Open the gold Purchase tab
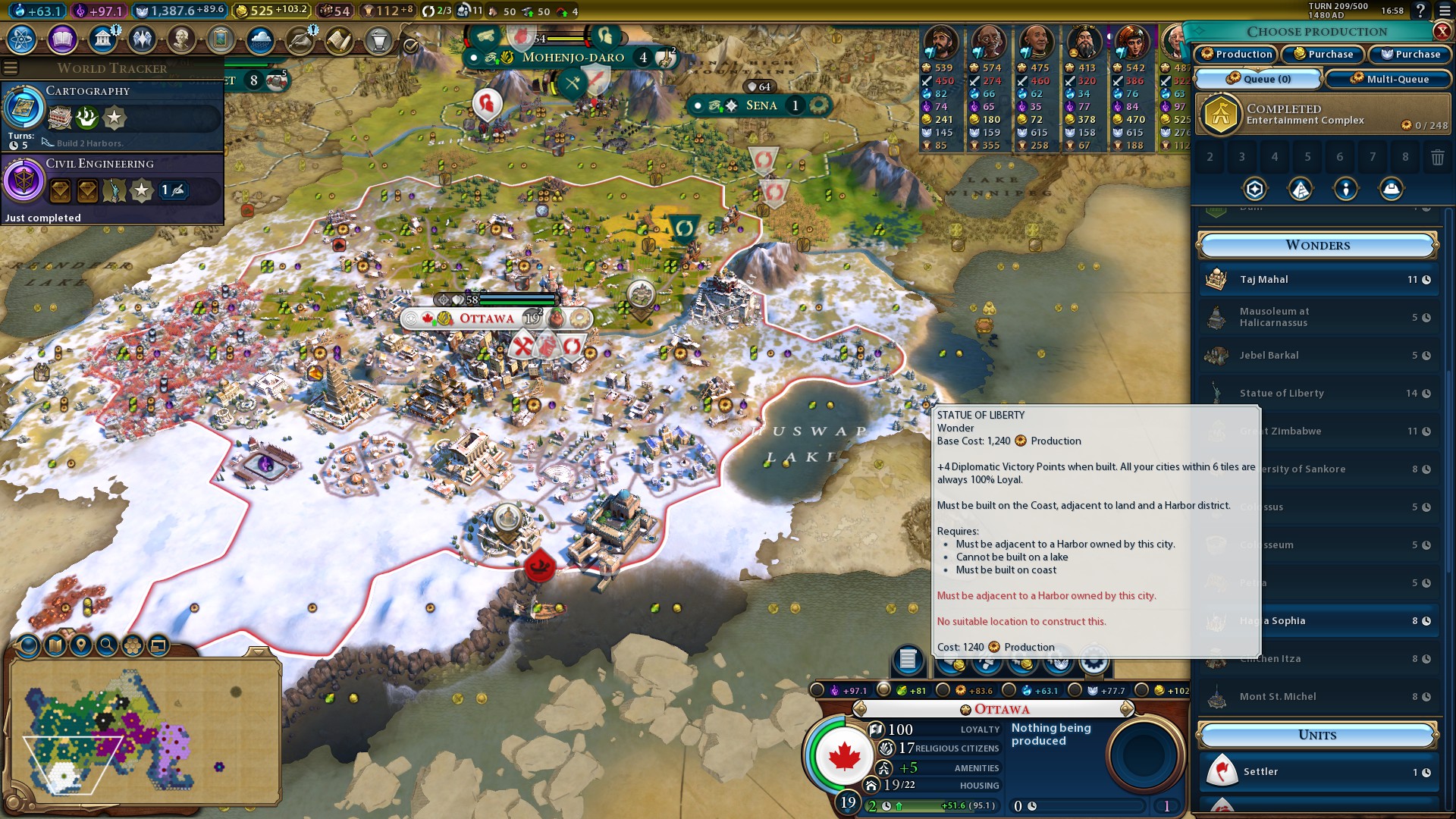 coord(1323,54)
